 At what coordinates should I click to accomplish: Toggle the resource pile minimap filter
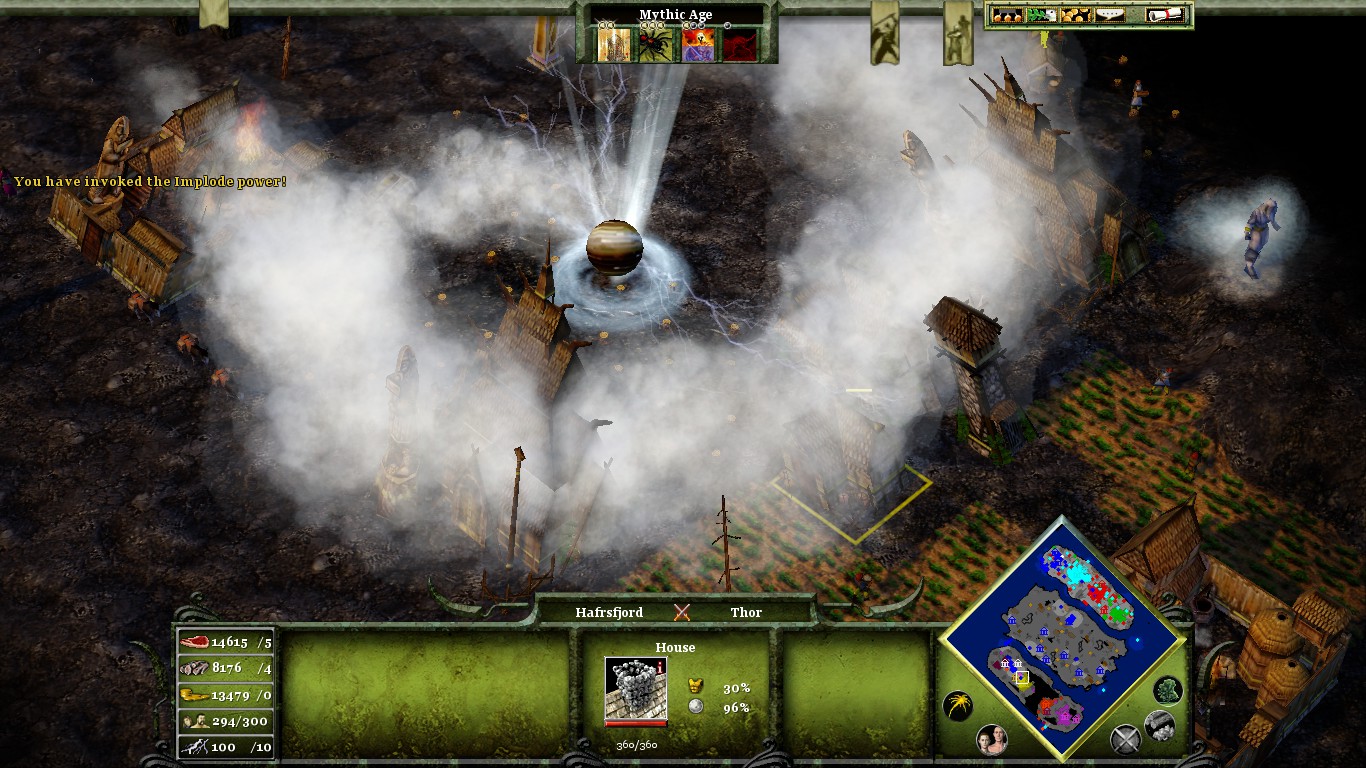(1159, 725)
